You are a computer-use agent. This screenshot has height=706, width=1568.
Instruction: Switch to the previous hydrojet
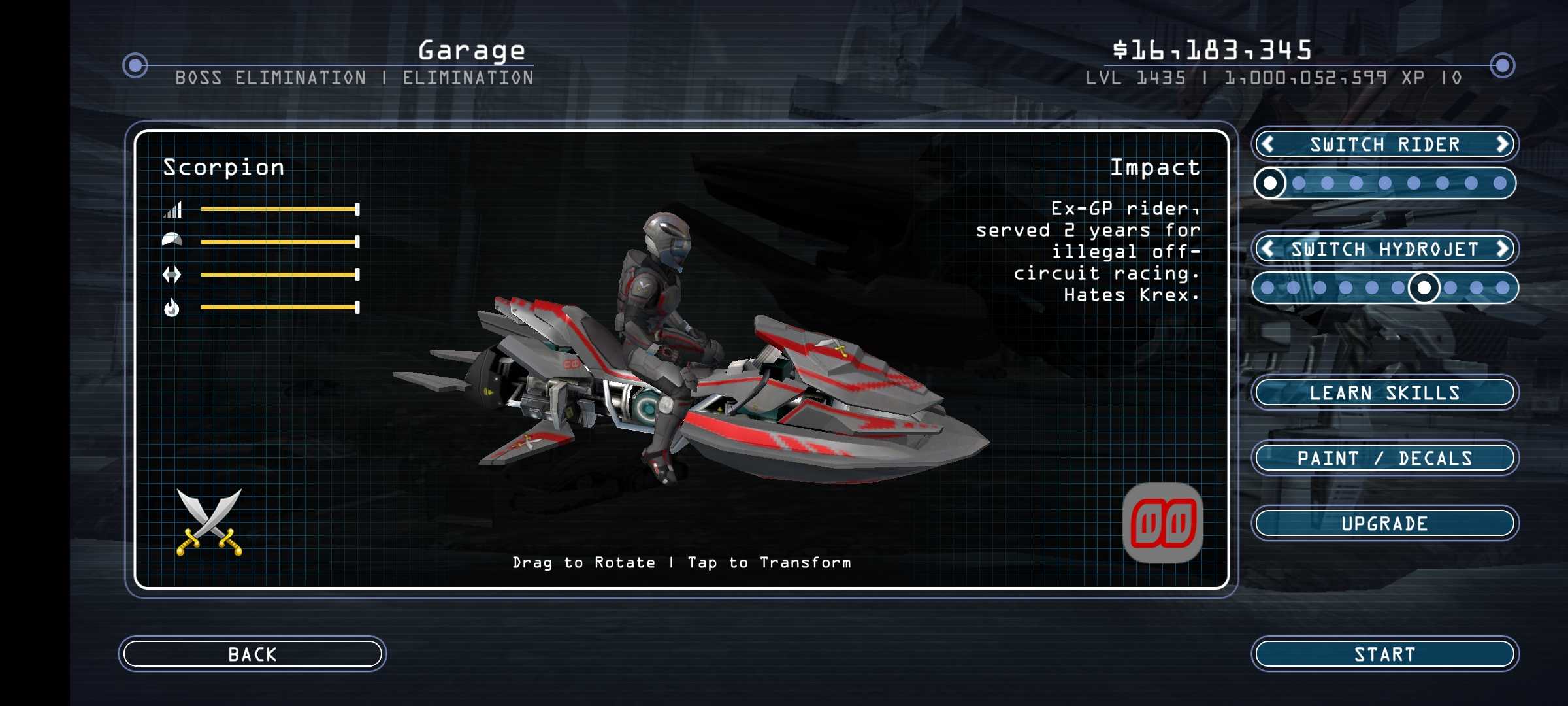[1268, 248]
